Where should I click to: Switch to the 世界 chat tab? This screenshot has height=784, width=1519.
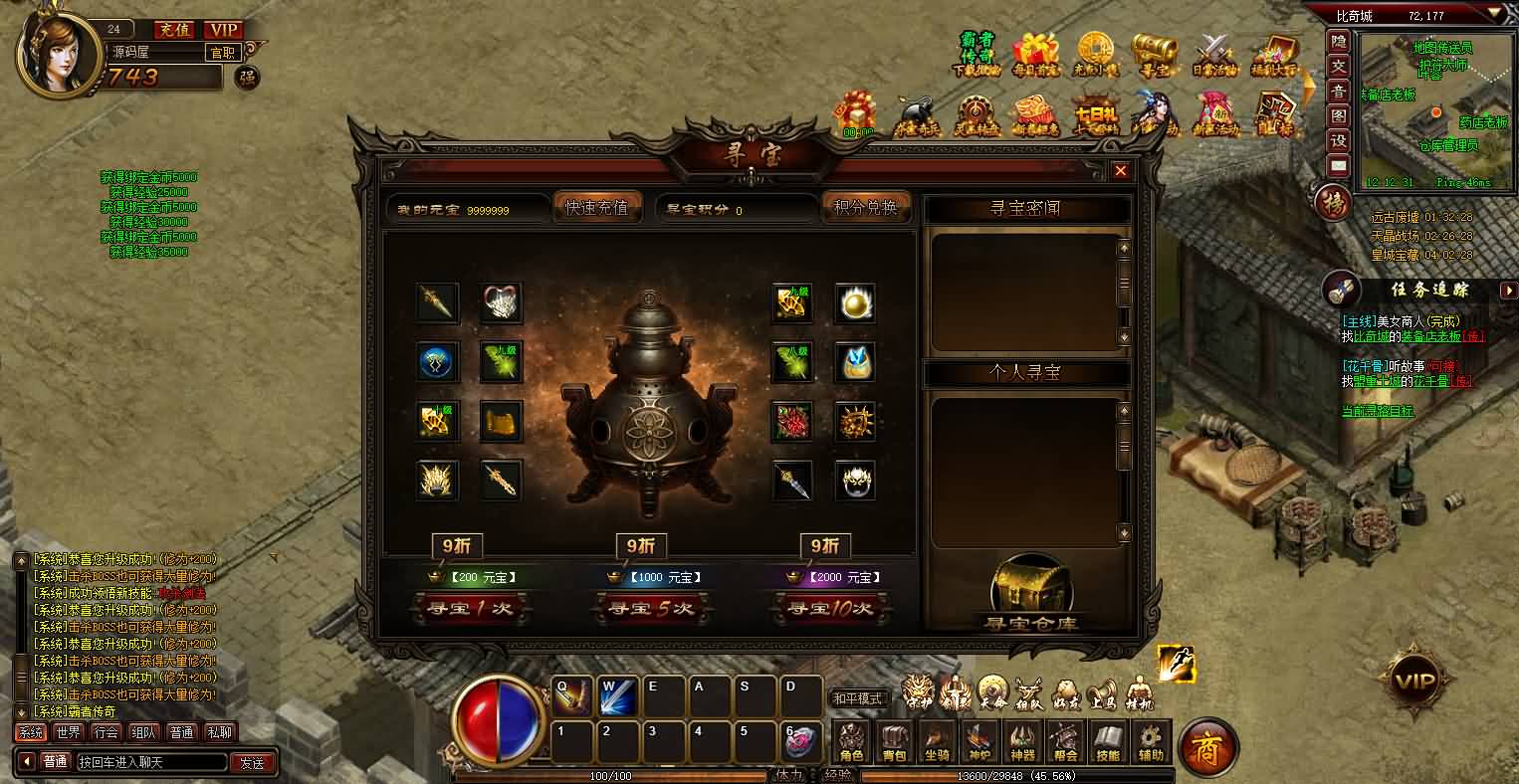coord(69,732)
